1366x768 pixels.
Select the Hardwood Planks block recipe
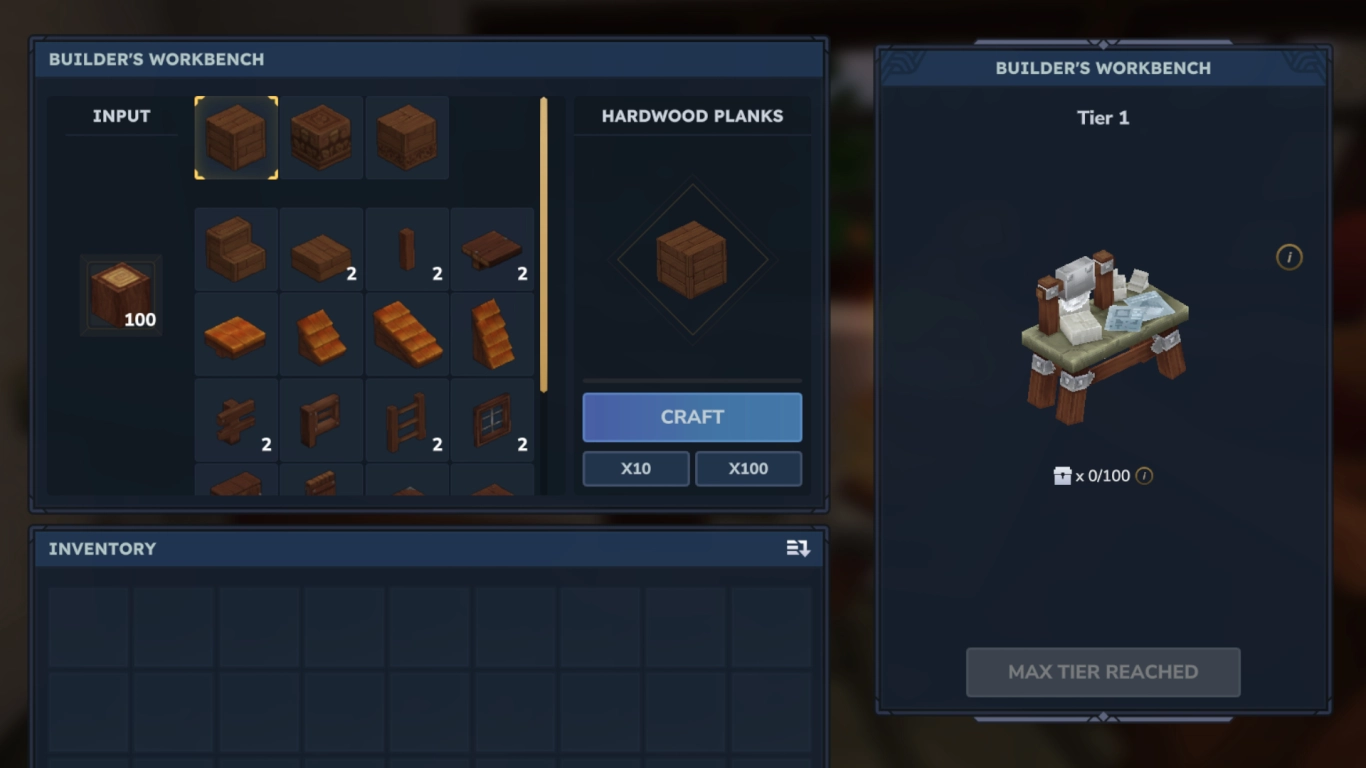pos(235,137)
